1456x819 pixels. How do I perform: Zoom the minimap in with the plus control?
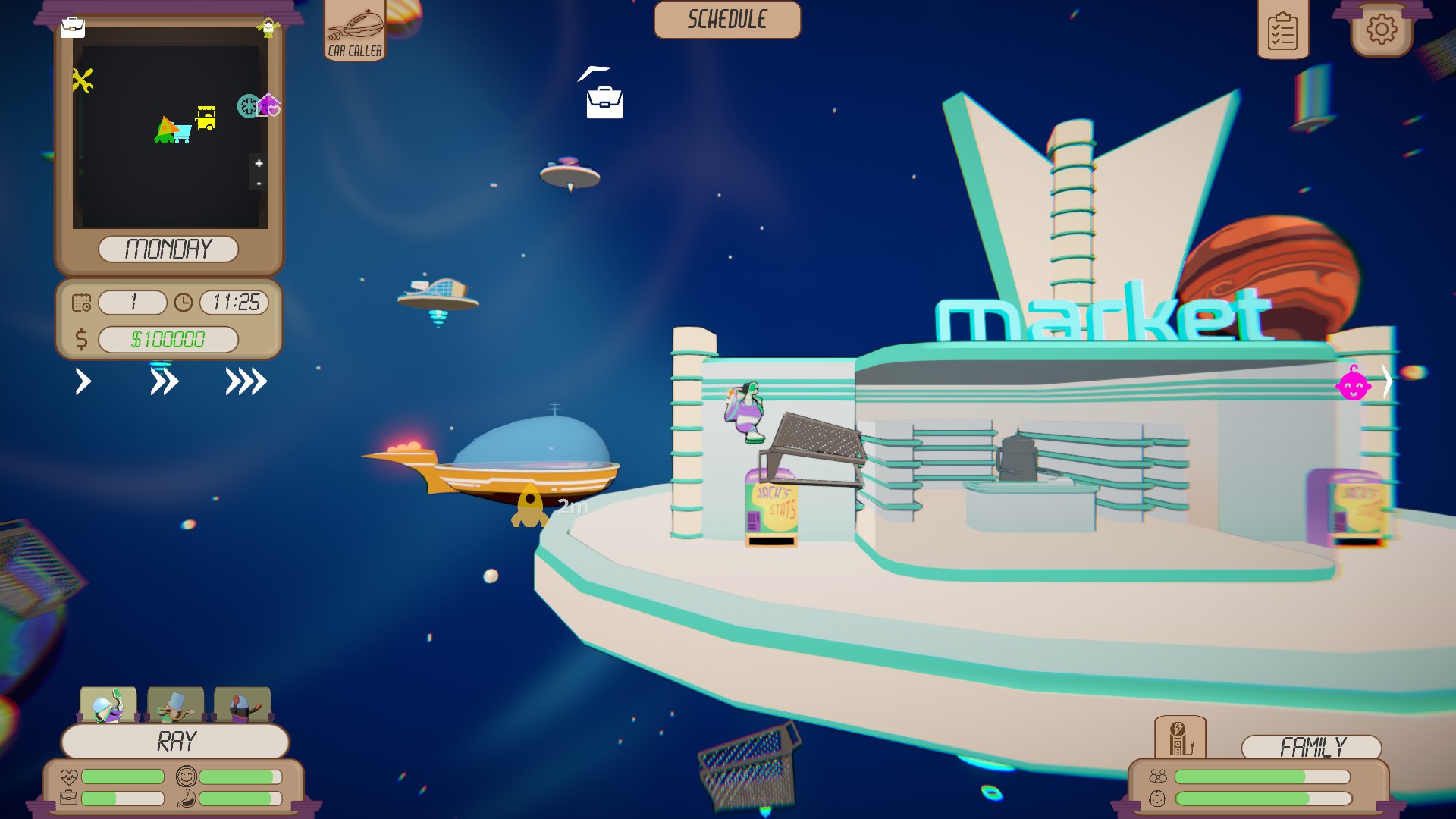pyautogui.click(x=258, y=163)
